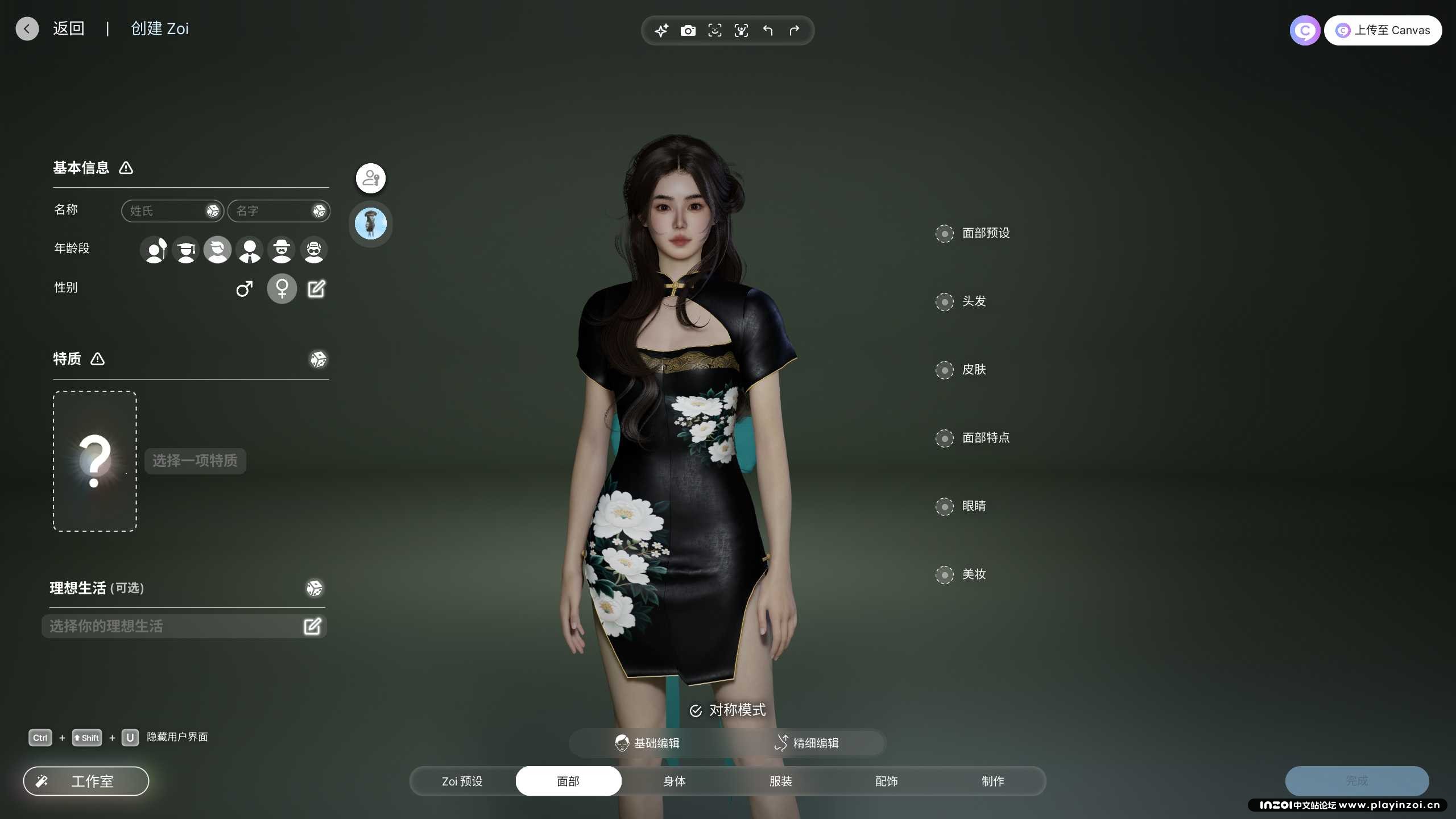Open the 工作室 studio button
This screenshot has height=819, width=1456.
coord(86,781)
